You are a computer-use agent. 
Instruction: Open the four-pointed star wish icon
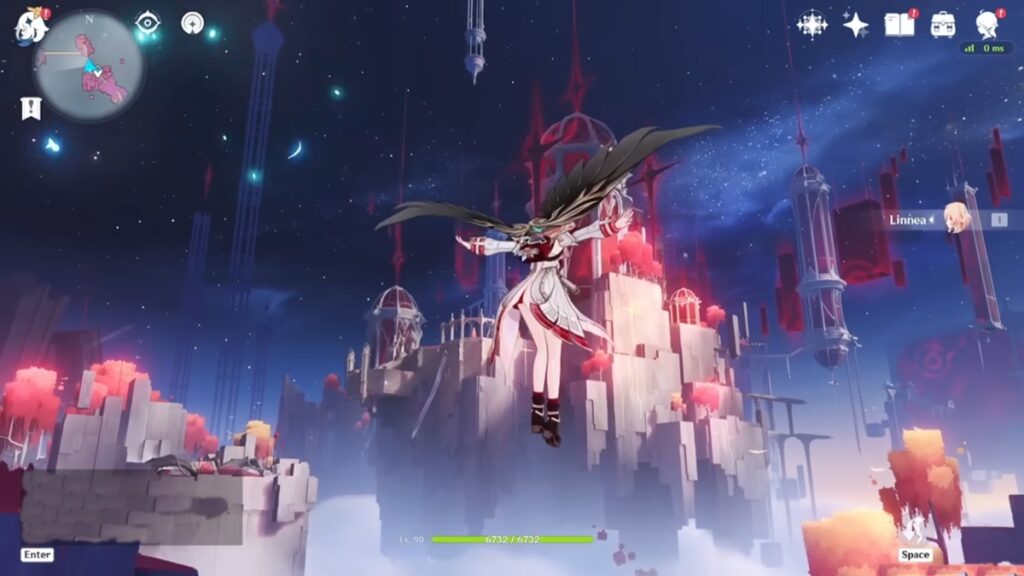coord(856,24)
